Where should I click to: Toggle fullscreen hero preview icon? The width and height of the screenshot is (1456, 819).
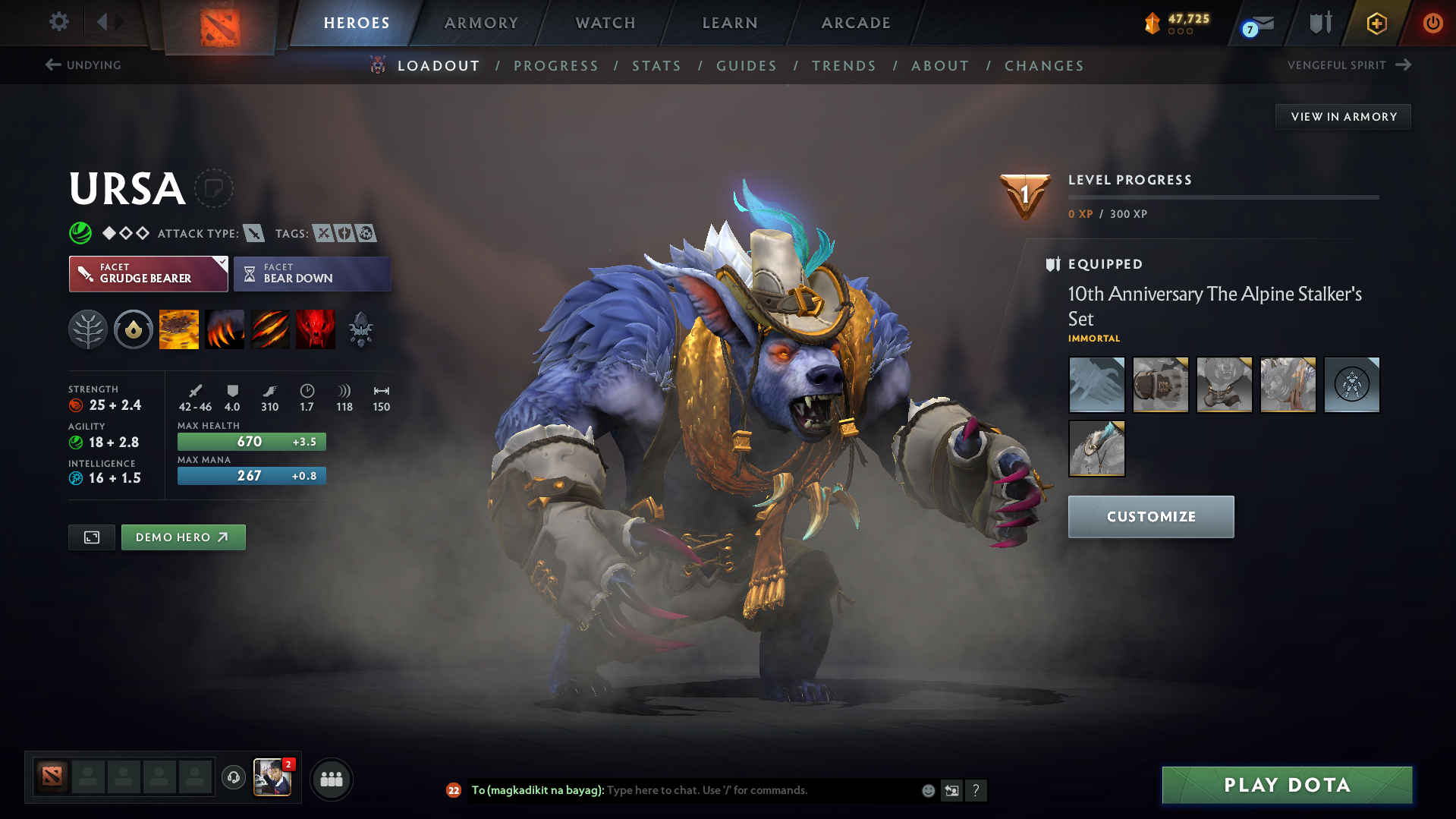pos(91,537)
